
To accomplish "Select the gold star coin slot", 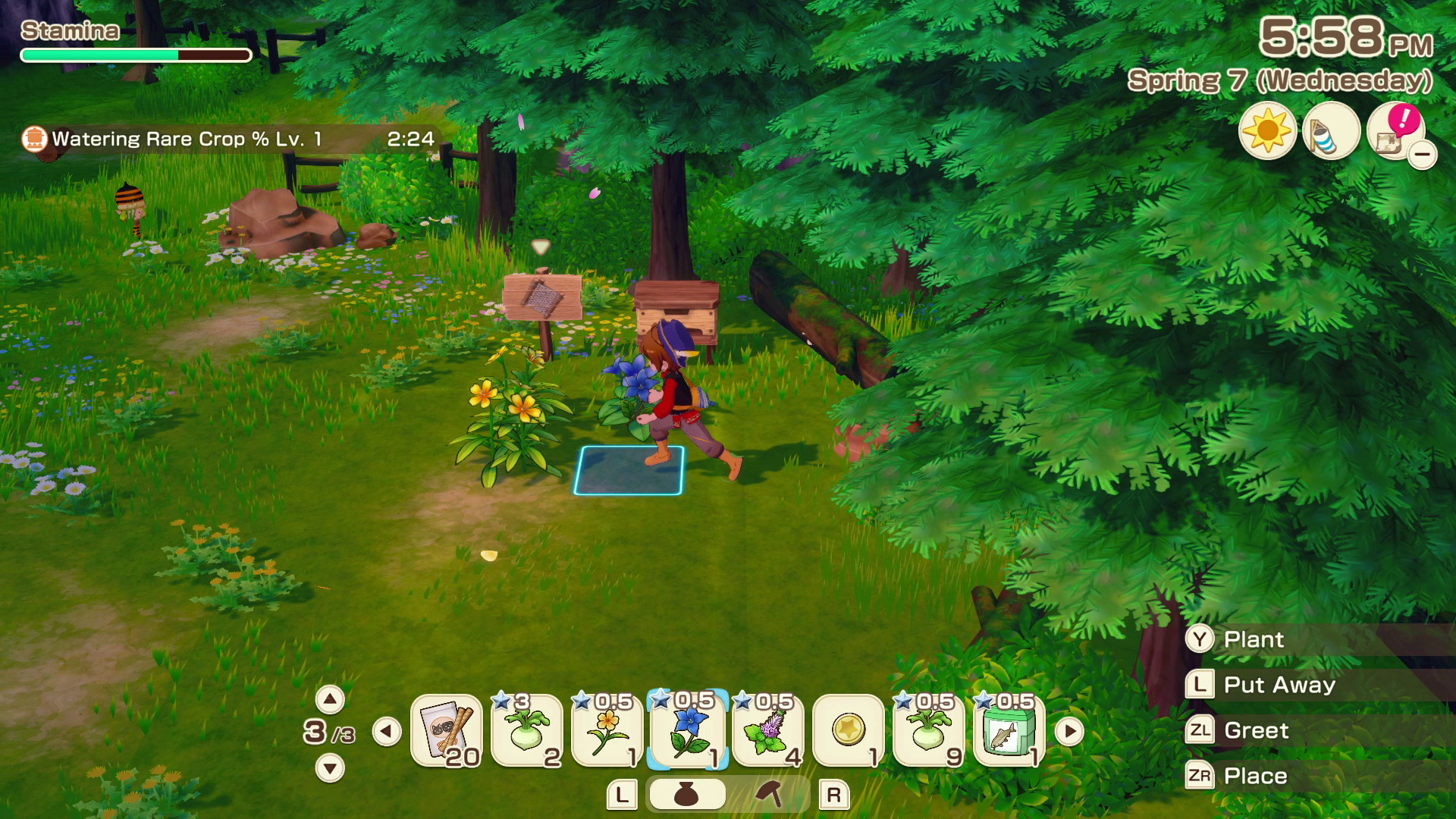I will [x=849, y=731].
